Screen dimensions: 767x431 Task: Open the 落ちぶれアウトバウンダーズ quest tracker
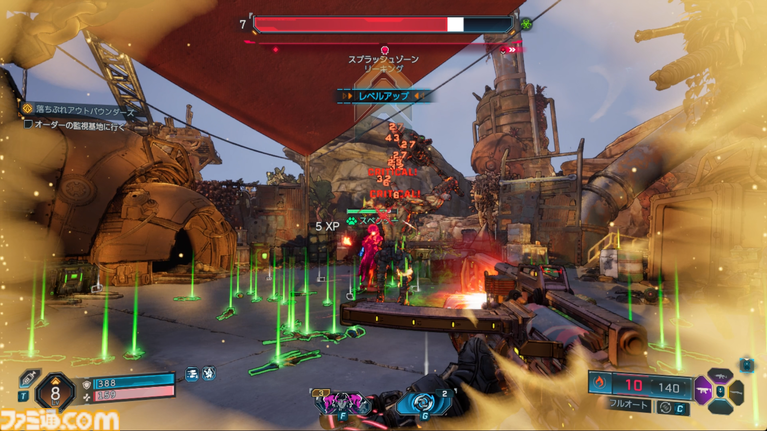[x=82, y=109]
